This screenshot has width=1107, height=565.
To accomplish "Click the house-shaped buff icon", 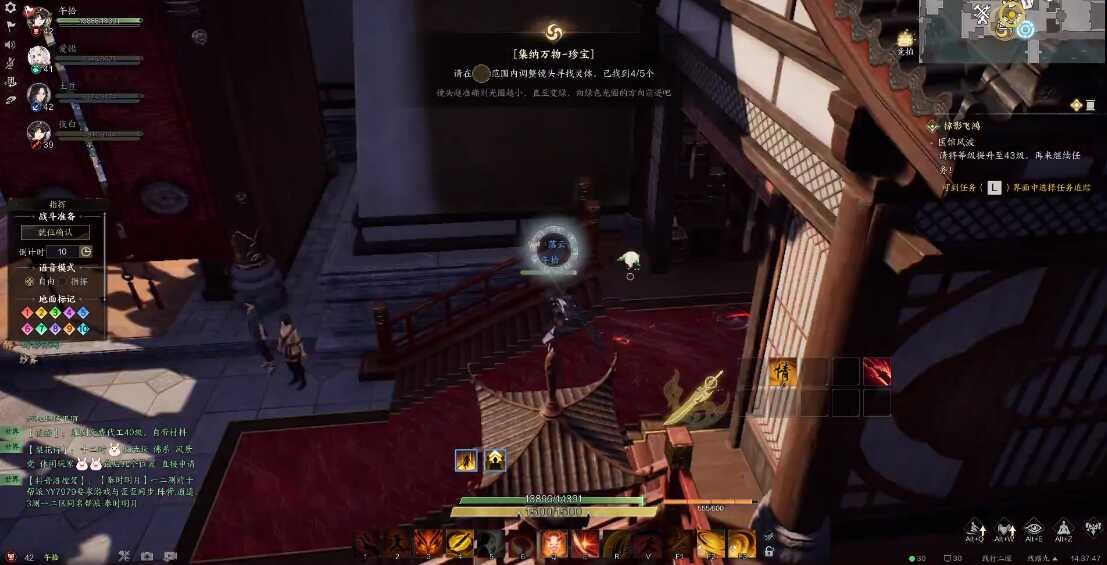I will tap(495, 460).
